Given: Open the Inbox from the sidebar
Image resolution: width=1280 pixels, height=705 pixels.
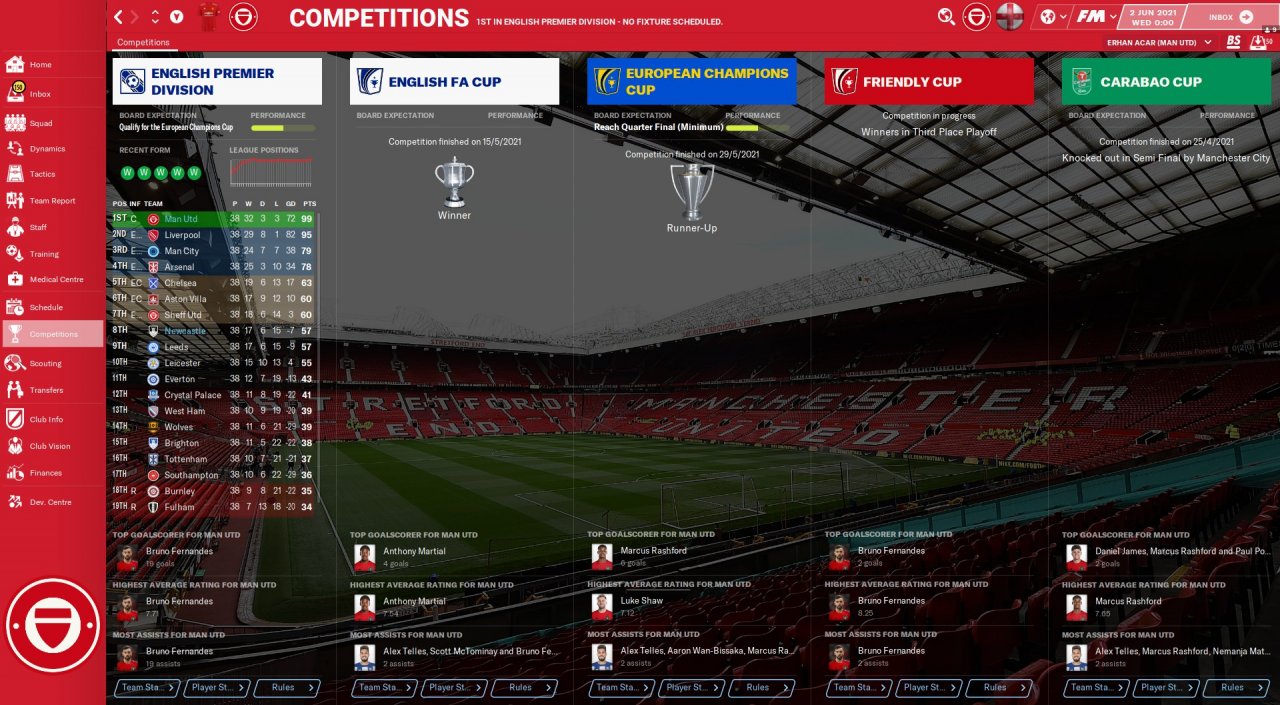Looking at the screenshot, I should (40, 94).
